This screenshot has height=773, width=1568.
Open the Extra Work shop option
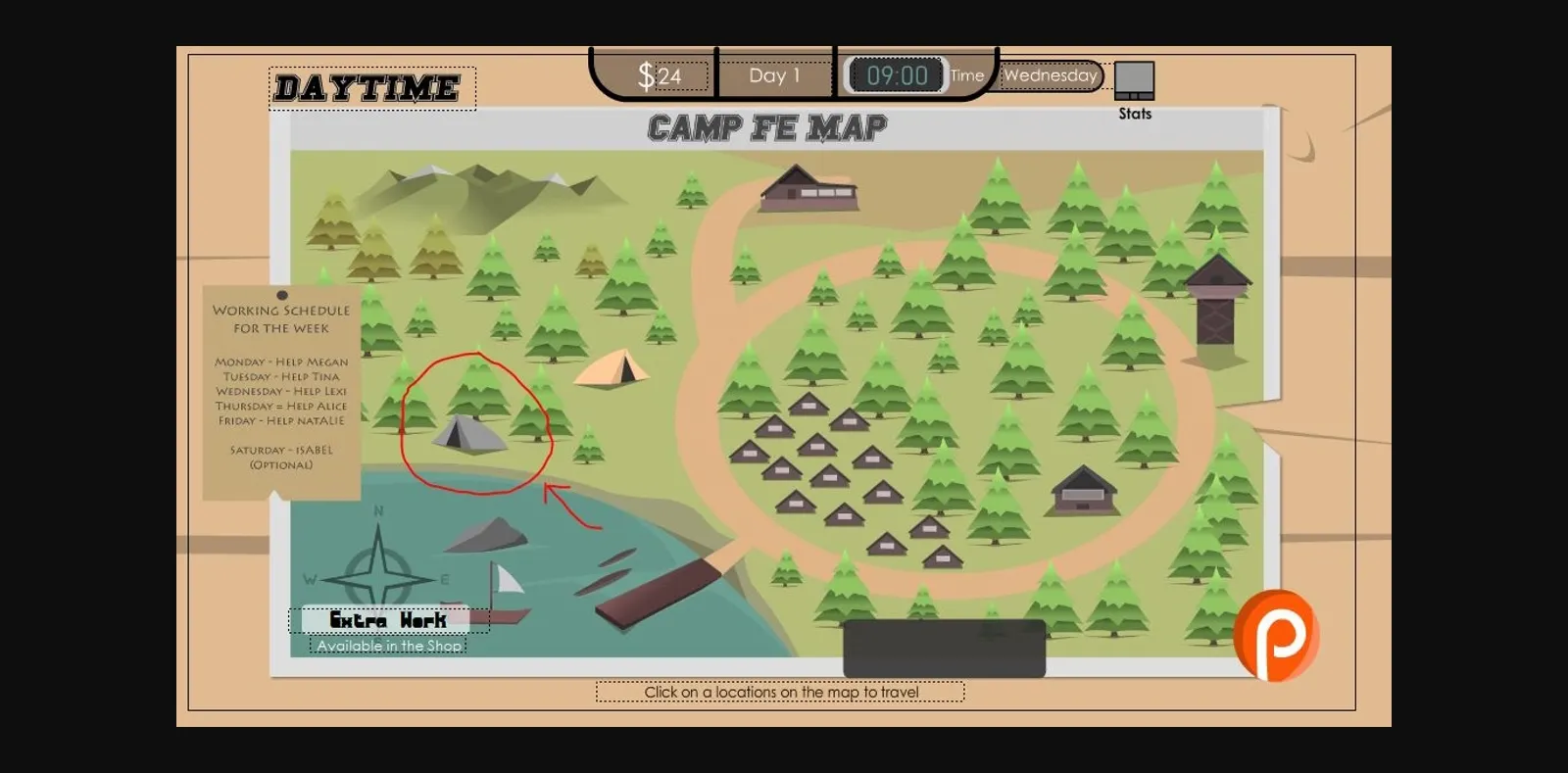(388, 620)
